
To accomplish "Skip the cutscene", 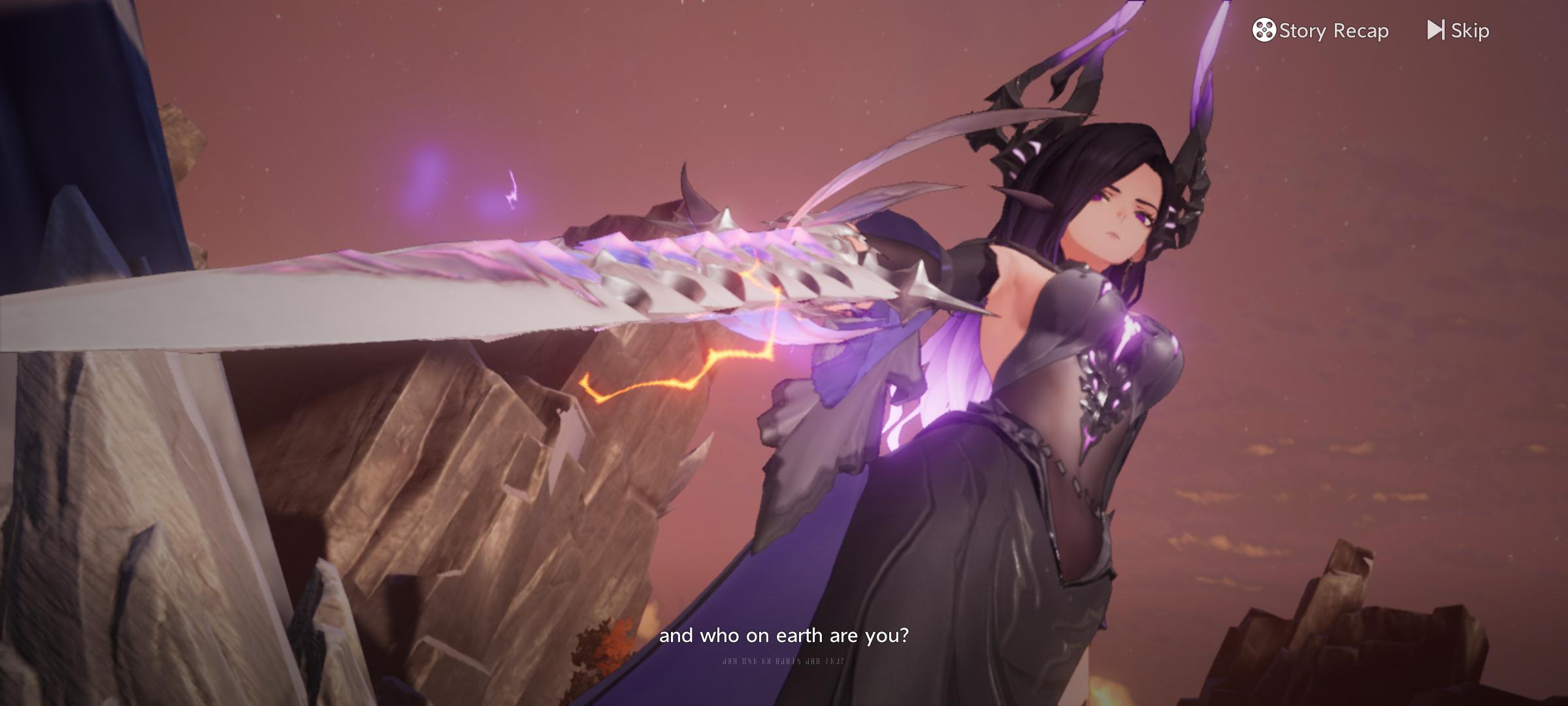I will (1458, 31).
